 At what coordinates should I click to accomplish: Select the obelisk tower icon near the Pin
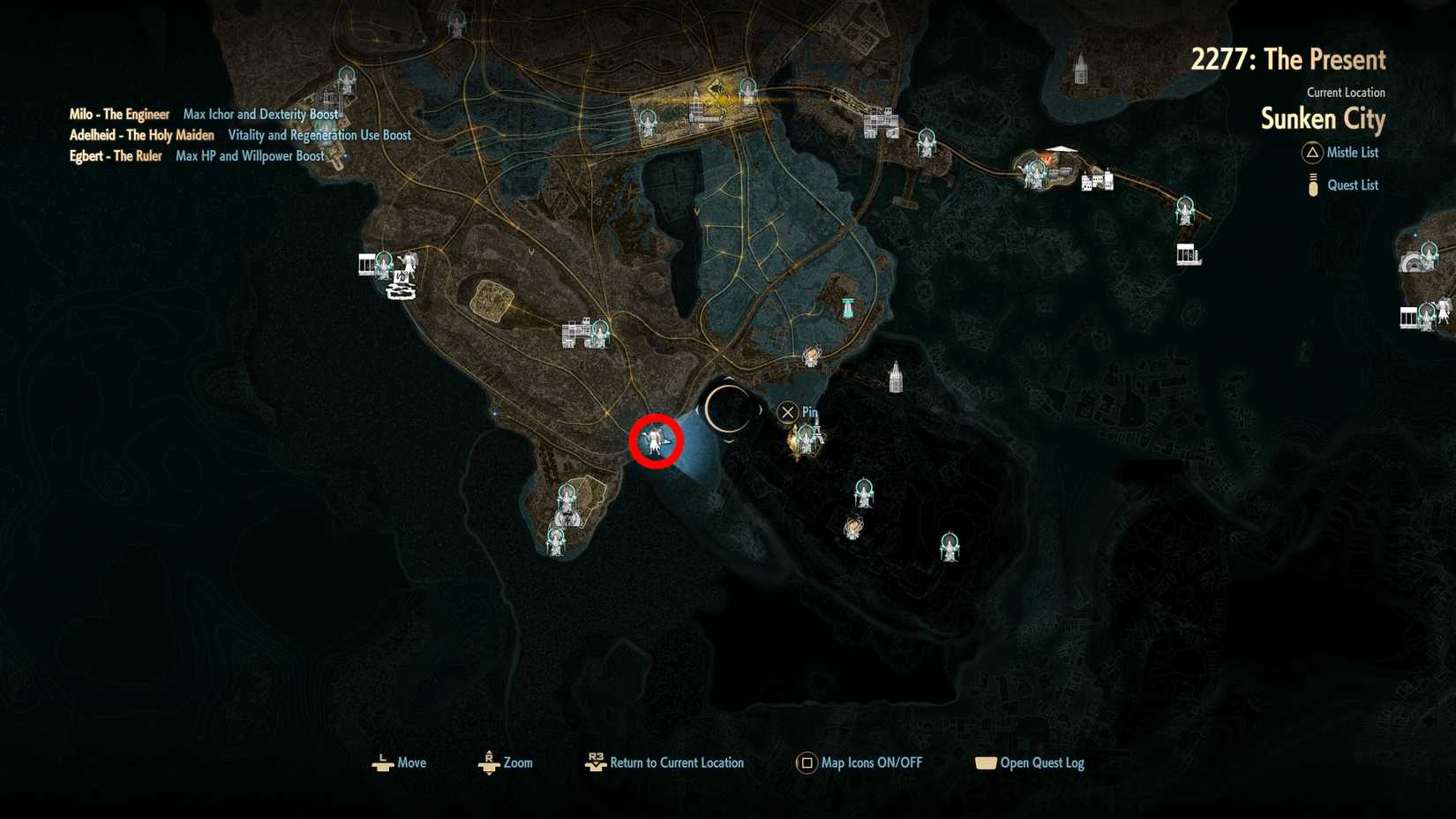coord(895,375)
